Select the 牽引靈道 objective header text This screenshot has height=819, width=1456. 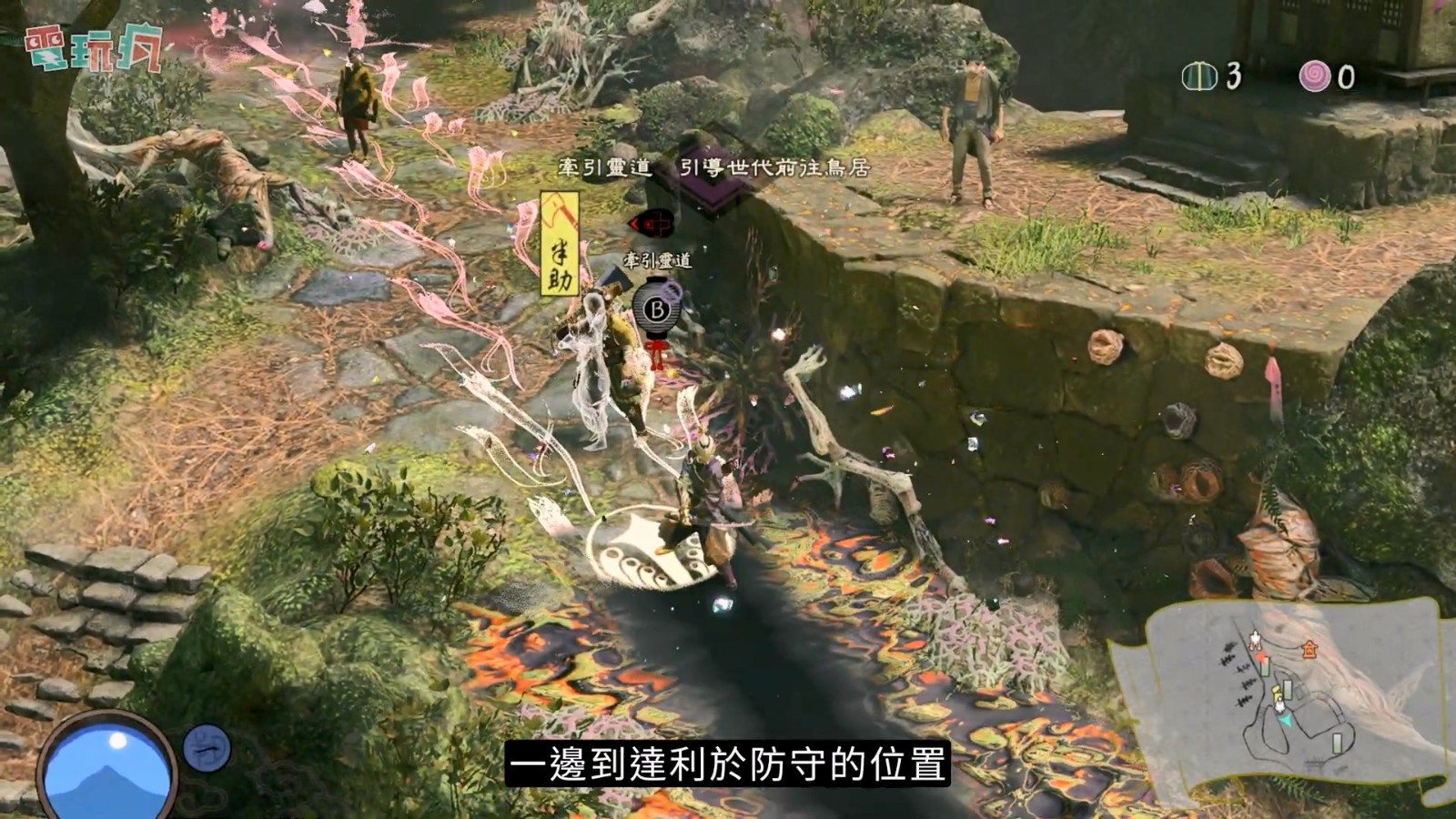tap(604, 167)
